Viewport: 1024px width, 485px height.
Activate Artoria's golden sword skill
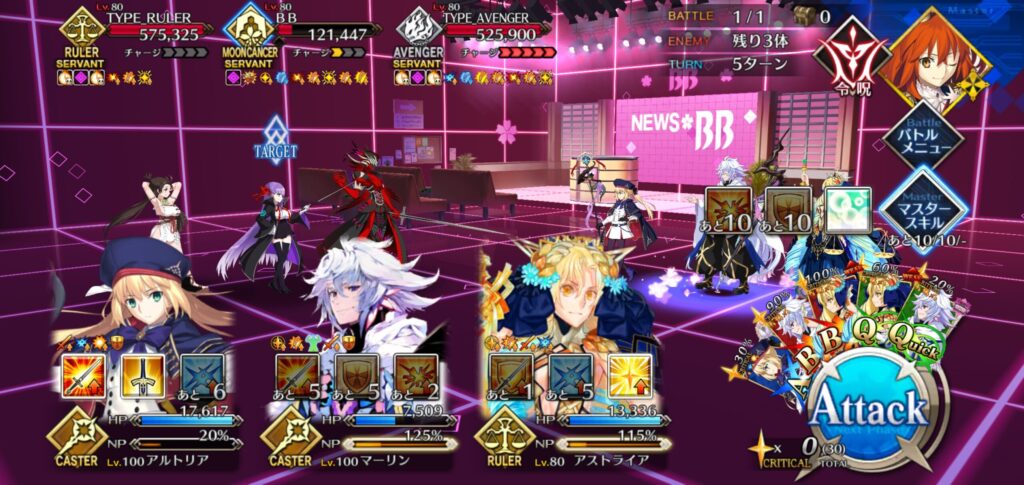pos(144,379)
